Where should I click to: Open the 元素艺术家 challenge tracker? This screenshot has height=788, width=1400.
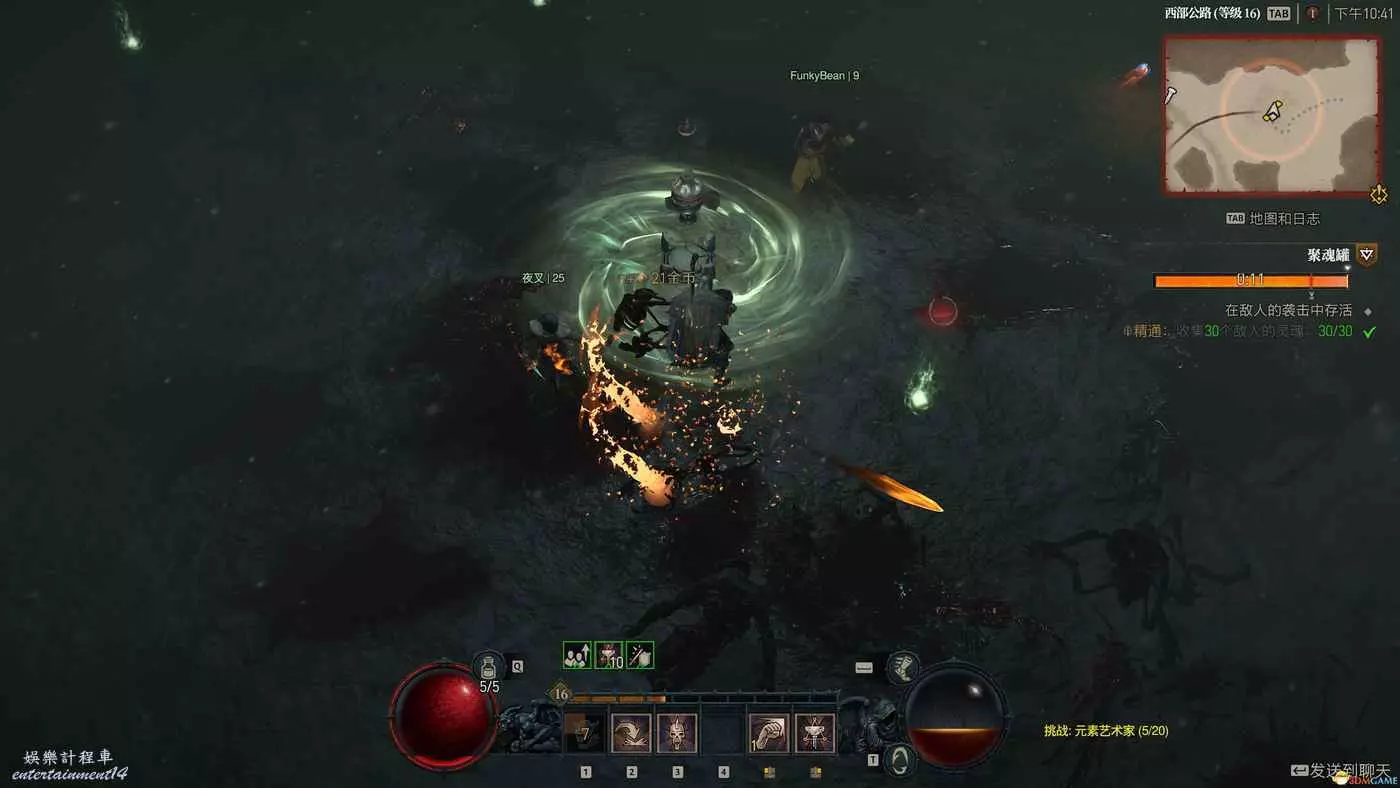[x=1106, y=731]
